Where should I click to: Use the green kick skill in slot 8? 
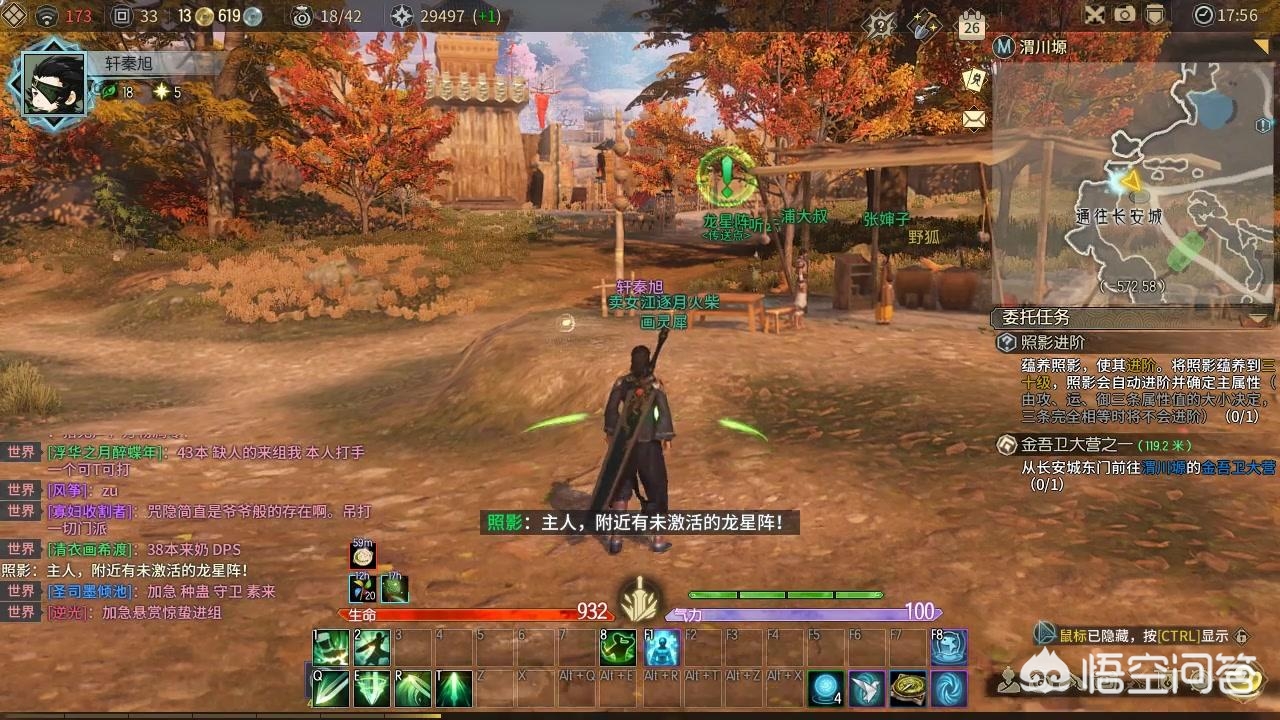(x=617, y=648)
